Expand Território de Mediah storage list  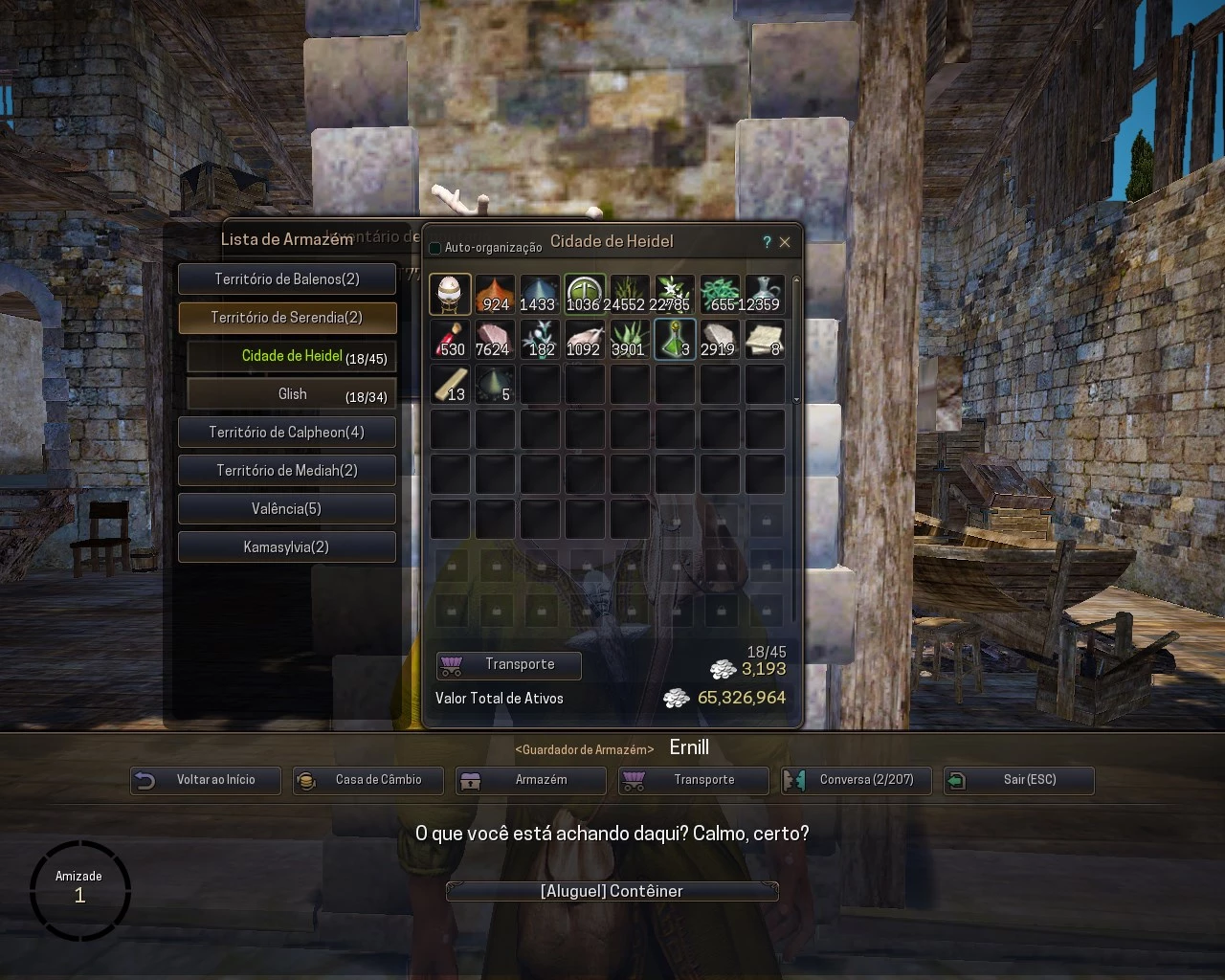286,470
